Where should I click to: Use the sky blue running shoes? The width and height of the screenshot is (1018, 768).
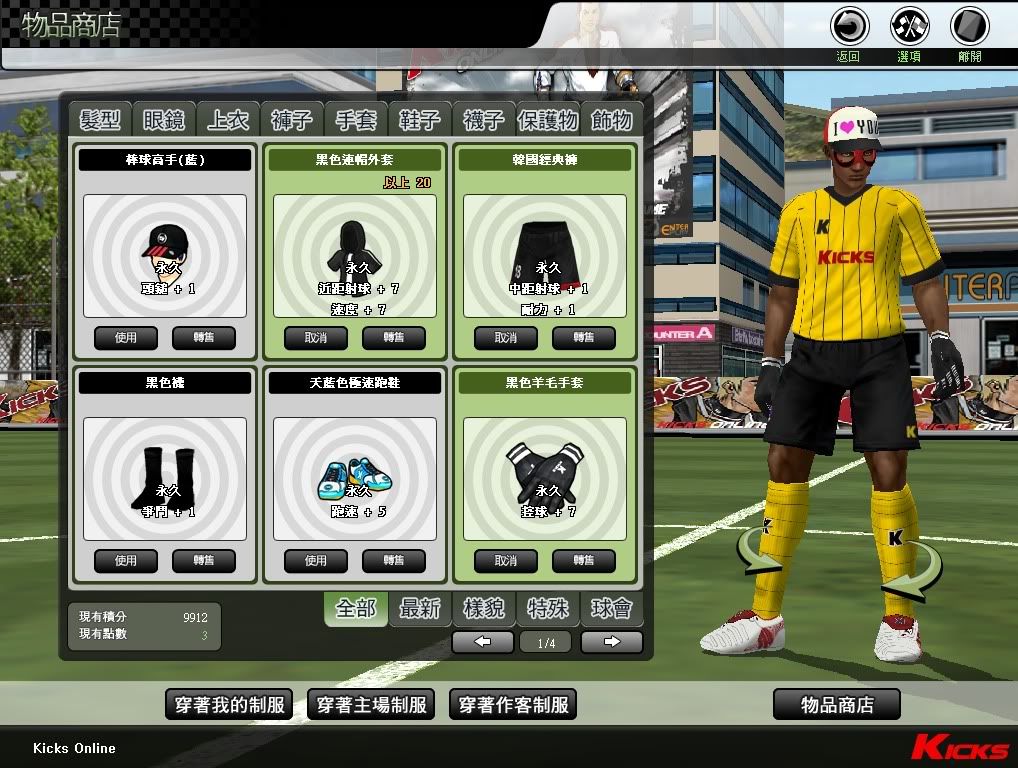pos(316,561)
